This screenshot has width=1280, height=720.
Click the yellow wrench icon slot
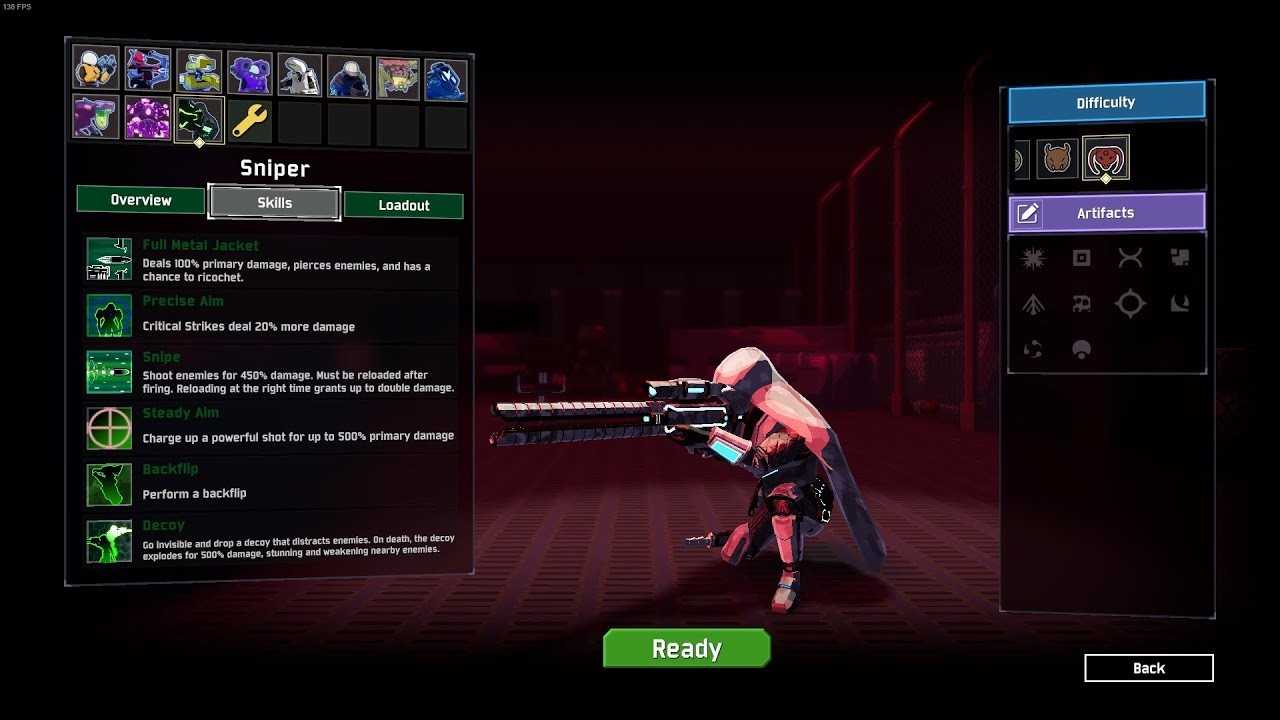click(x=249, y=121)
